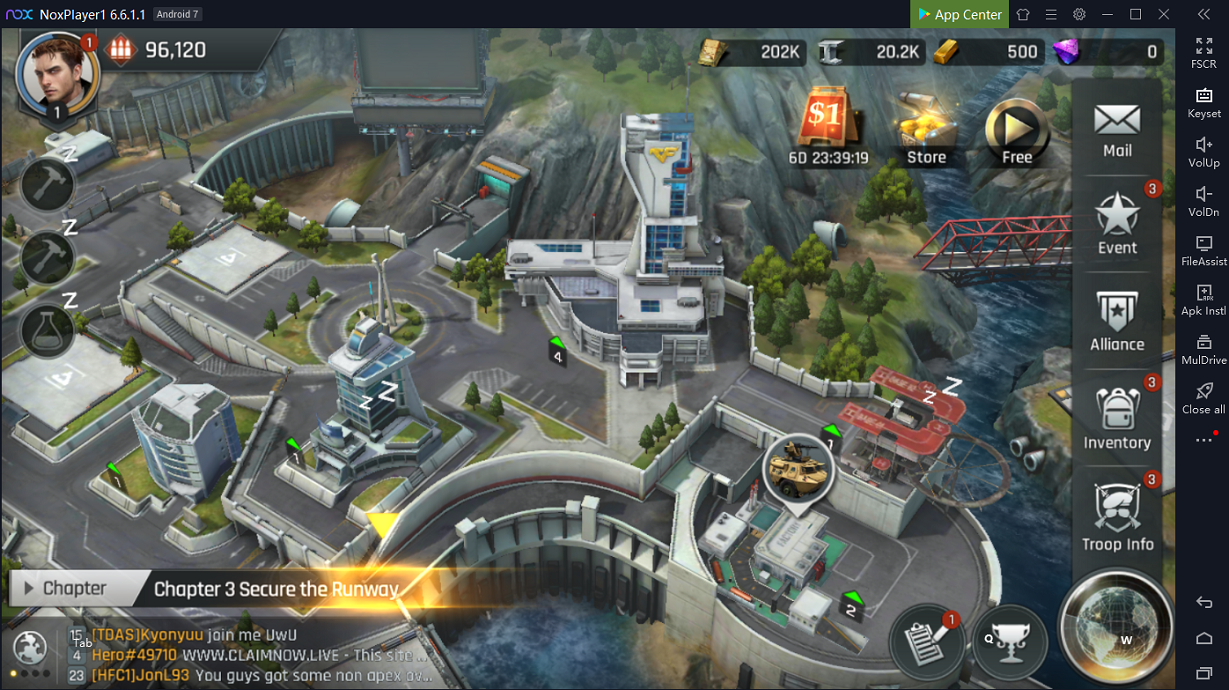Open the Inventory backpack
This screenshot has width=1229, height=690.
pos(1117,420)
